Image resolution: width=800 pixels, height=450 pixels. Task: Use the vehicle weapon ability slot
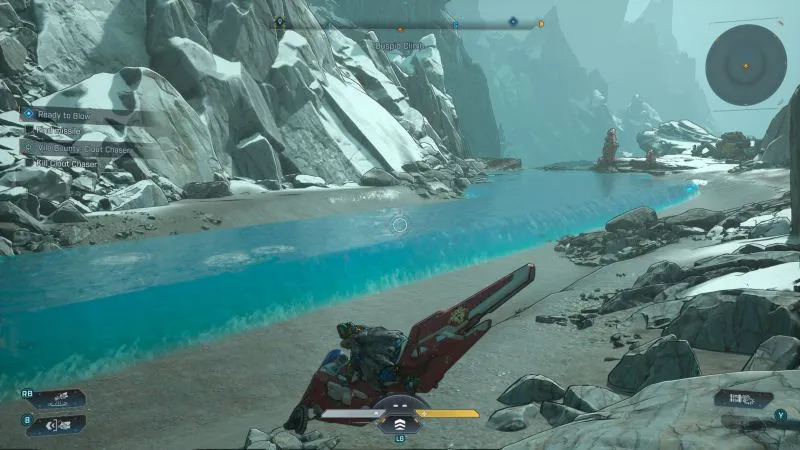(55, 399)
